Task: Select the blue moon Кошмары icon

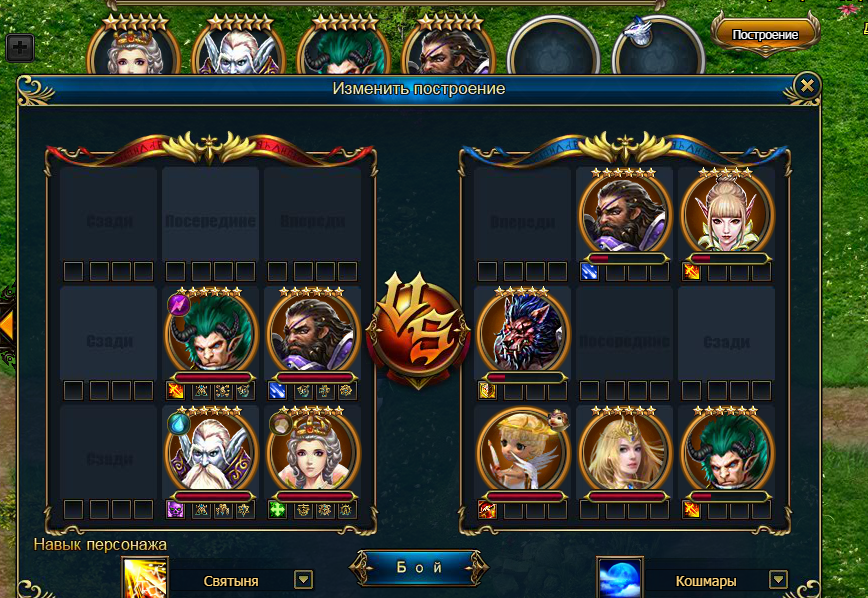Action: (x=619, y=579)
